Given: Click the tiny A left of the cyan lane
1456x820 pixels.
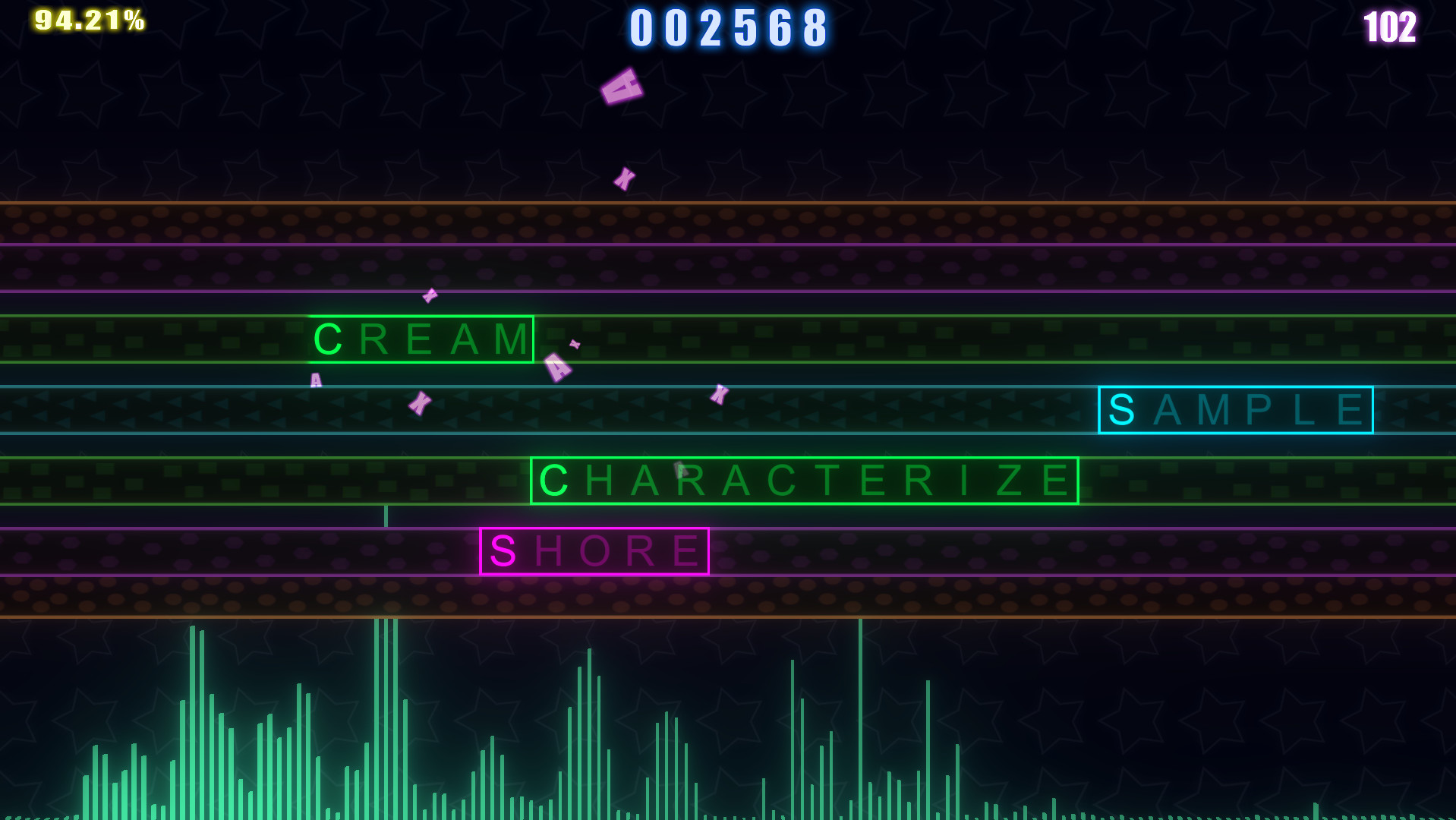Looking at the screenshot, I should (x=315, y=378).
